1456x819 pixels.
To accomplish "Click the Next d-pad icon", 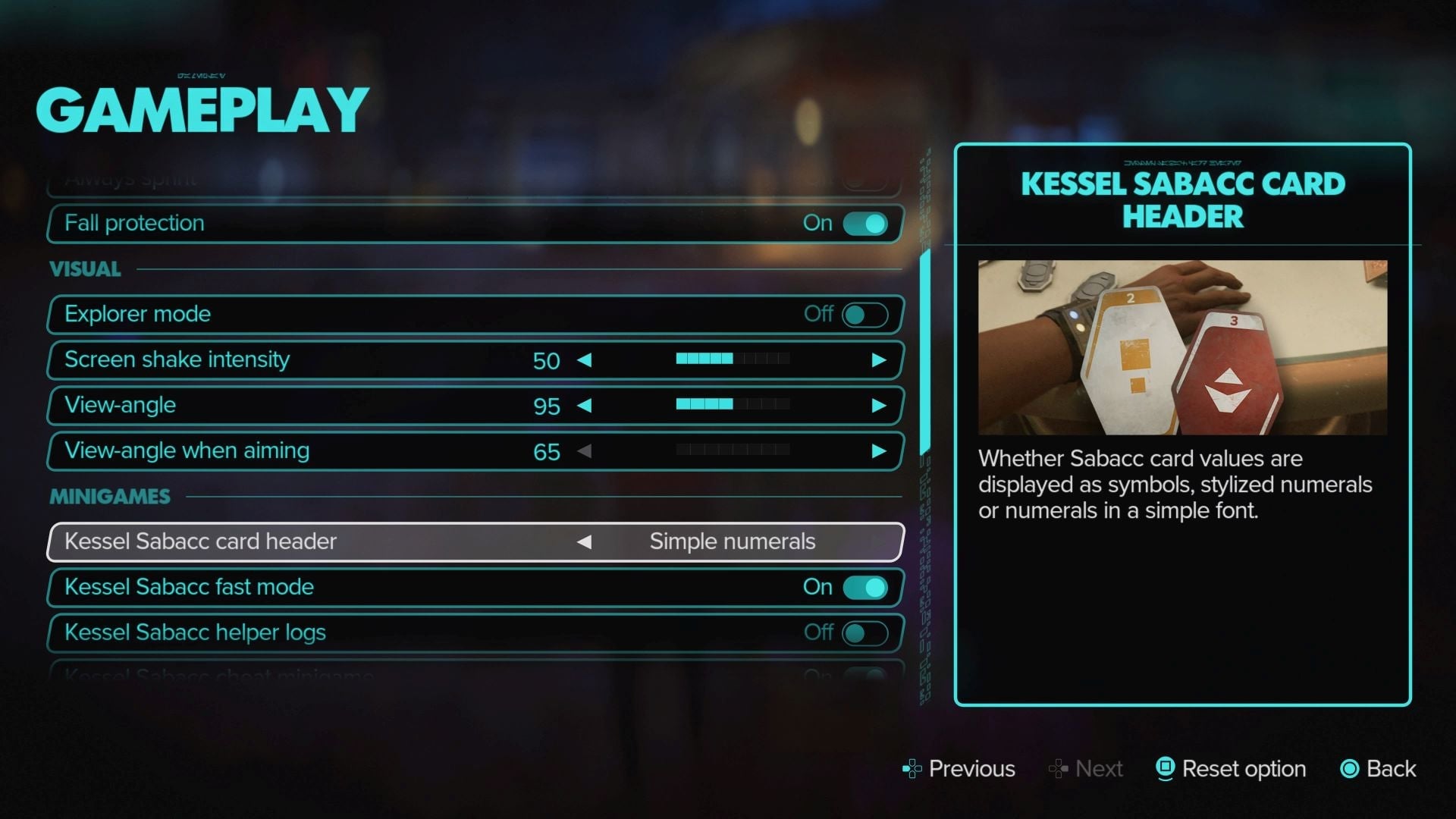I will 1057,769.
